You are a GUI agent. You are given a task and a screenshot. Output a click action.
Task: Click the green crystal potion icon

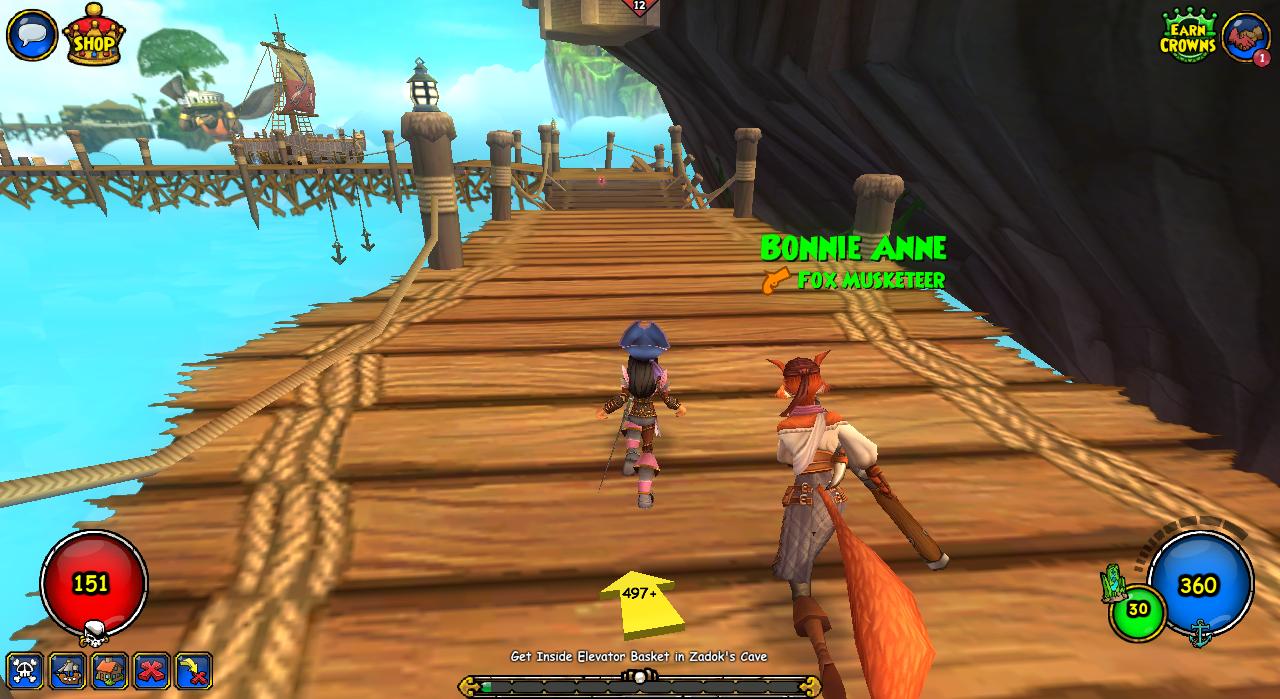pyautogui.click(x=1114, y=582)
